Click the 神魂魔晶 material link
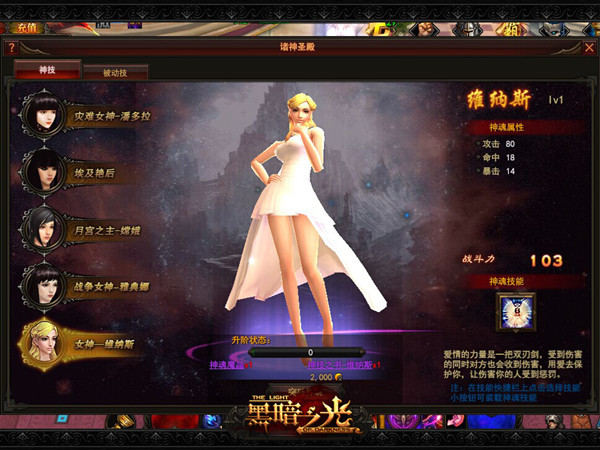Image resolution: width=600 pixels, height=450 pixels. [x=228, y=366]
